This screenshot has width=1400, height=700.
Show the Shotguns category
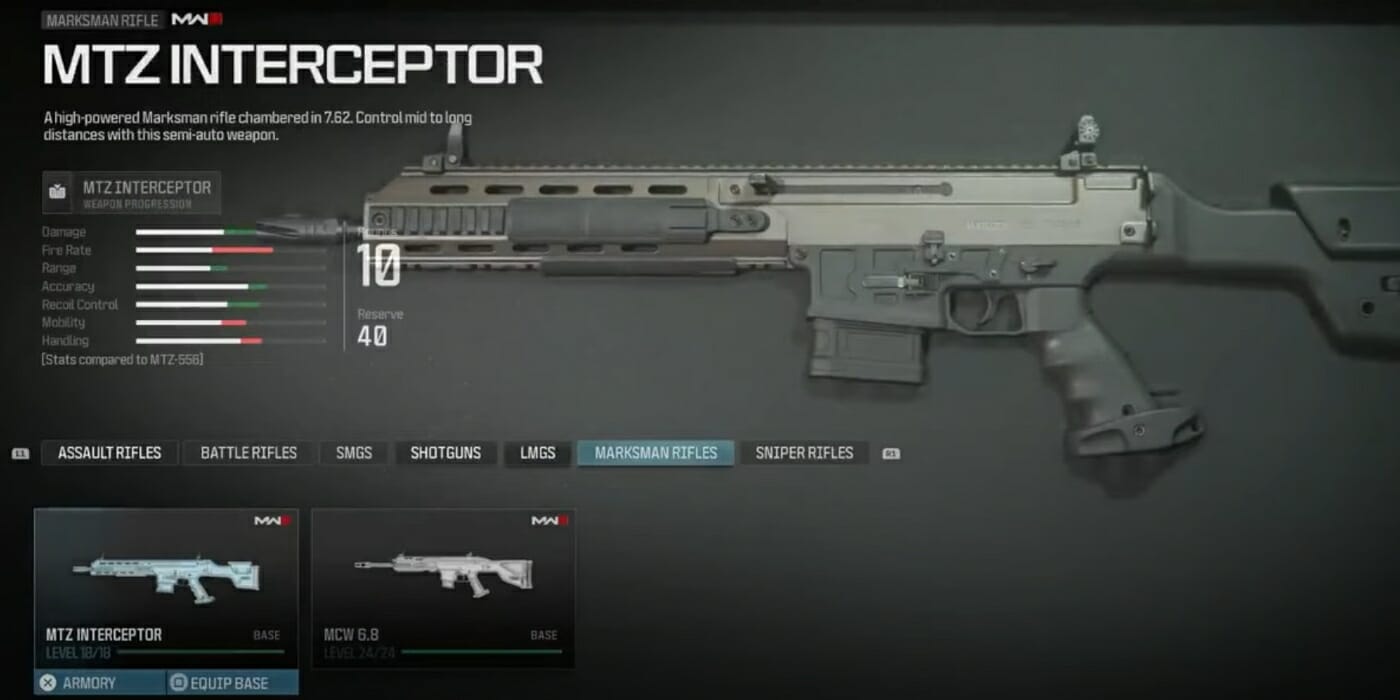pyautogui.click(x=445, y=453)
